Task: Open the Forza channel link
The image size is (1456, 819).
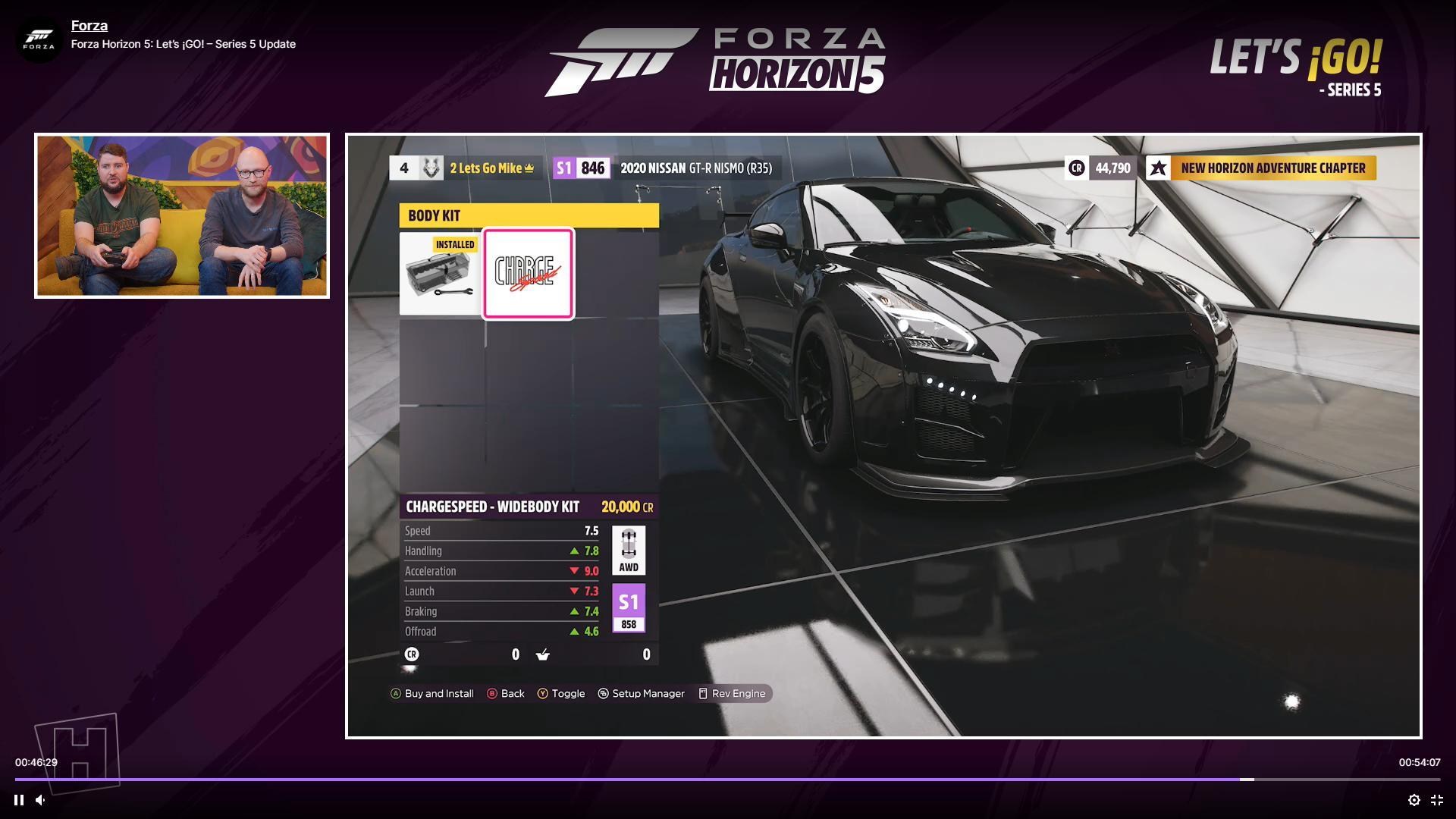Action: pyautogui.click(x=89, y=25)
